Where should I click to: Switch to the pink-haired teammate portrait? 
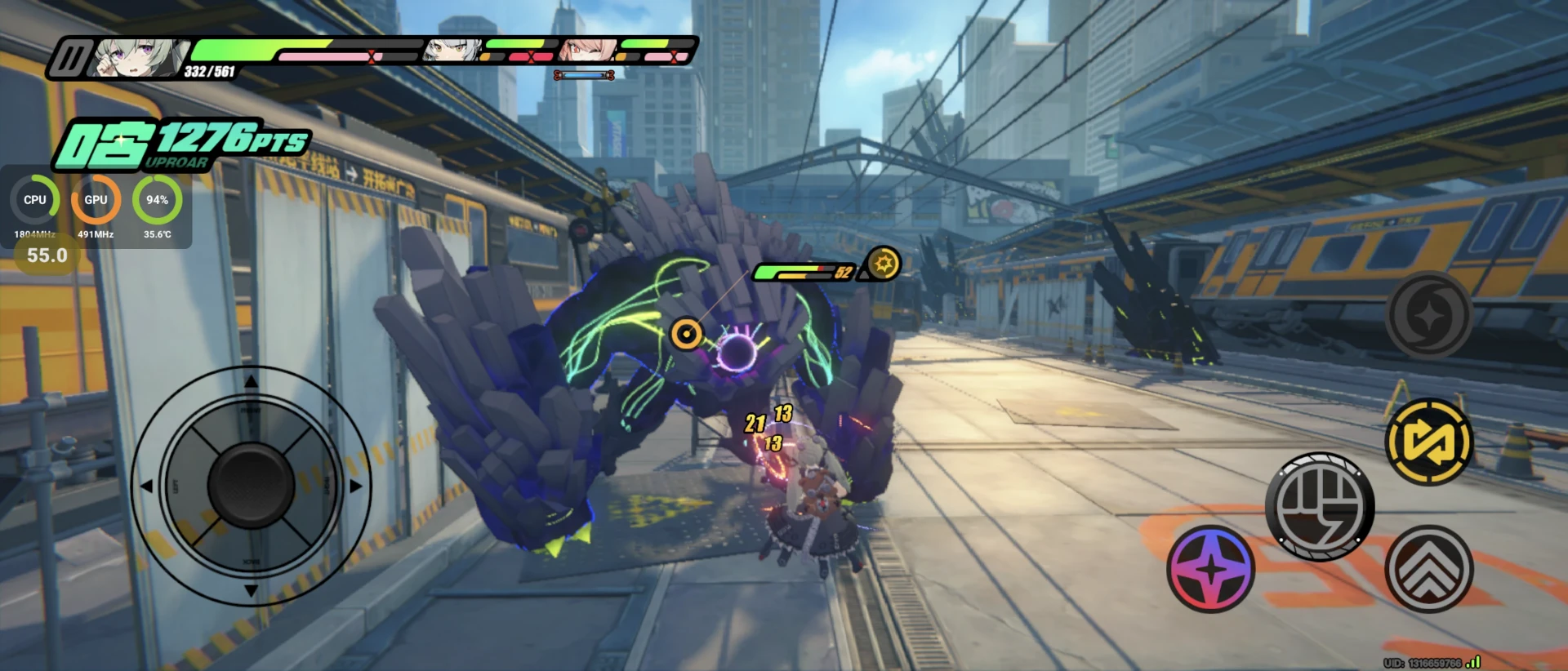[x=586, y=51]
